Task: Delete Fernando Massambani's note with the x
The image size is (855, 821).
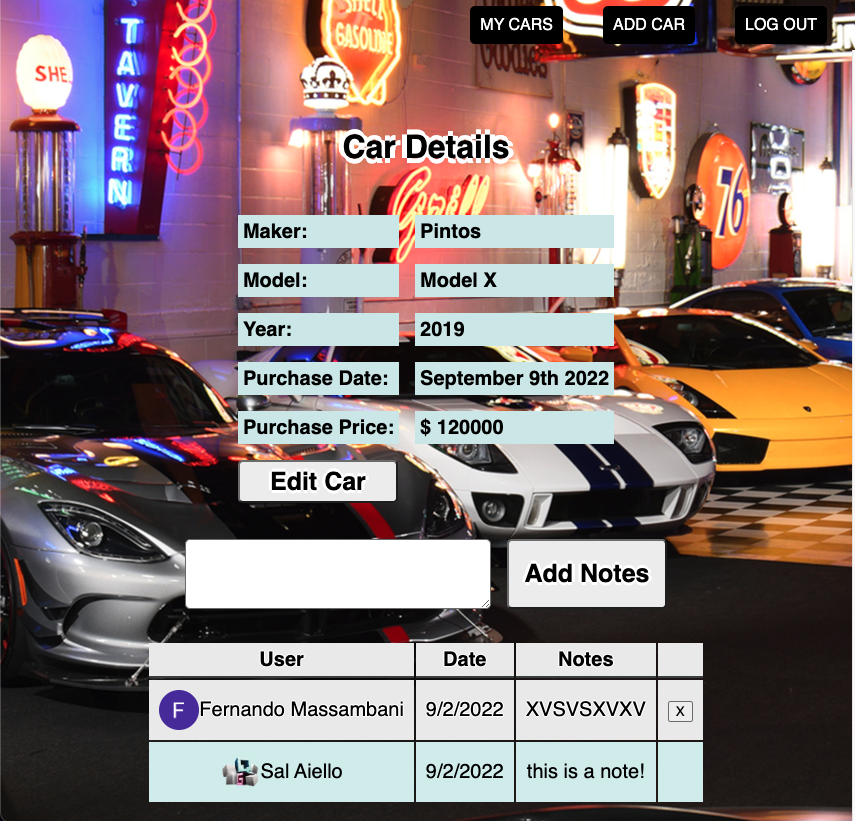Action: [680, 711]
